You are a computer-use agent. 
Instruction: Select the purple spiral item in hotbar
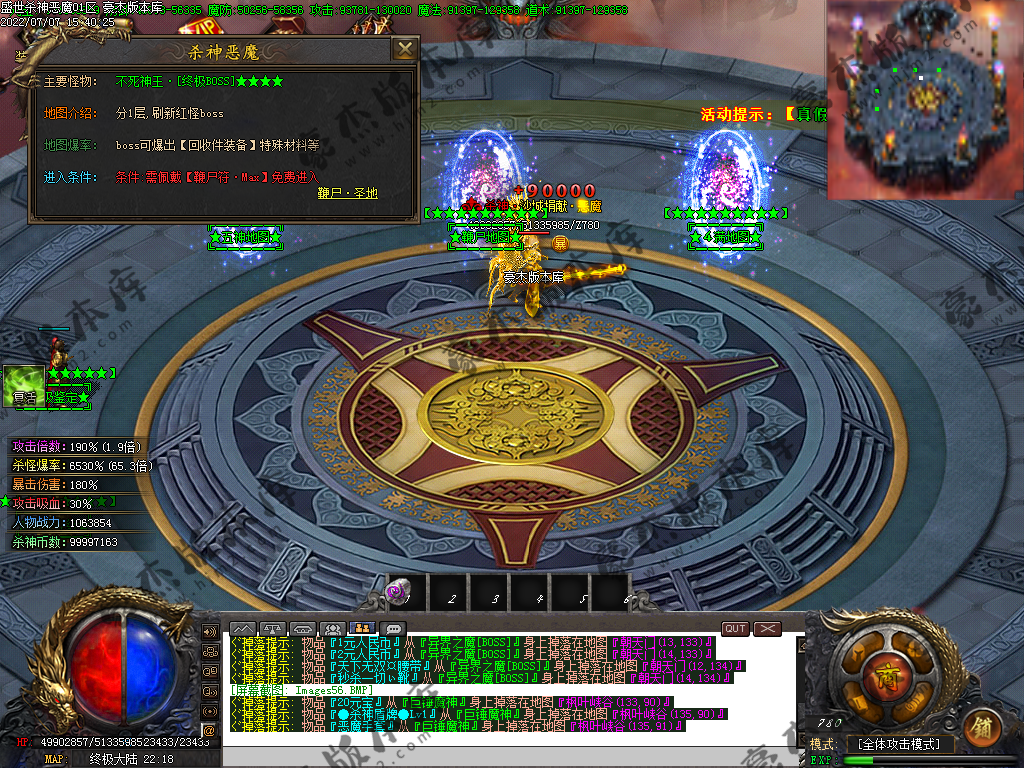coord(398,592)
